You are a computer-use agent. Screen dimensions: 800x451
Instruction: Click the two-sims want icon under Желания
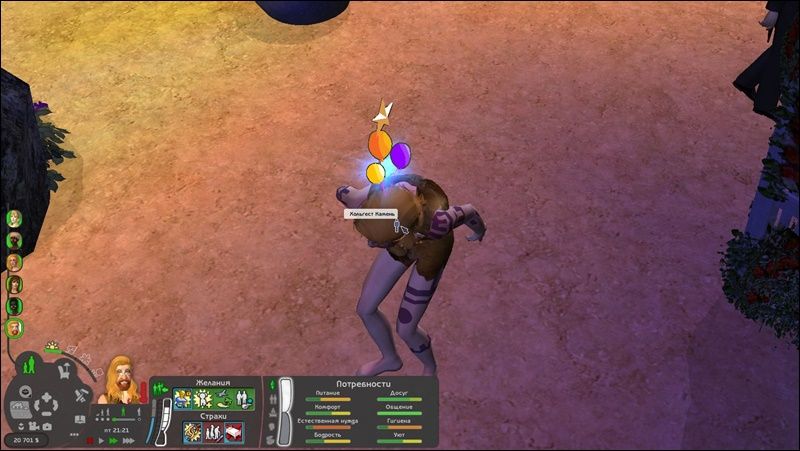point(245,400)
